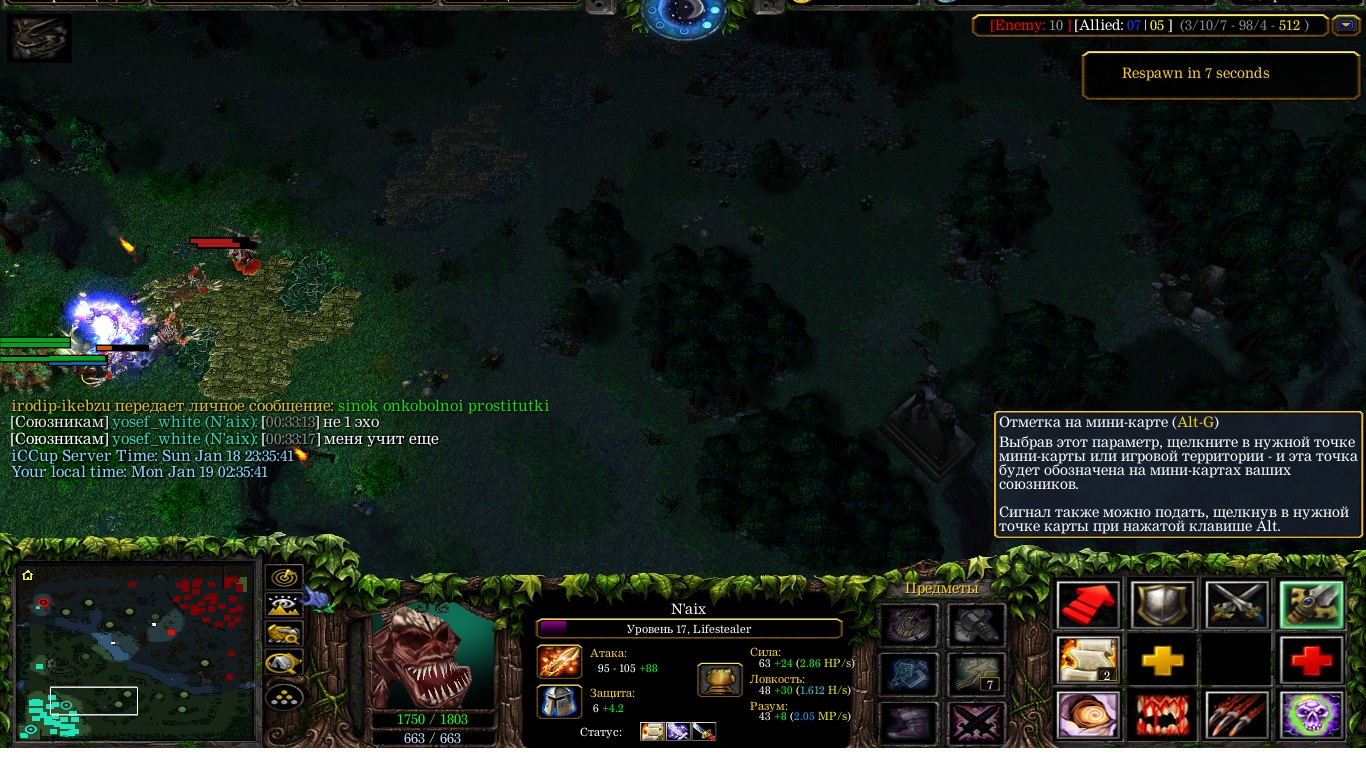Open the yellow plus attribute button

(1162, 660)
